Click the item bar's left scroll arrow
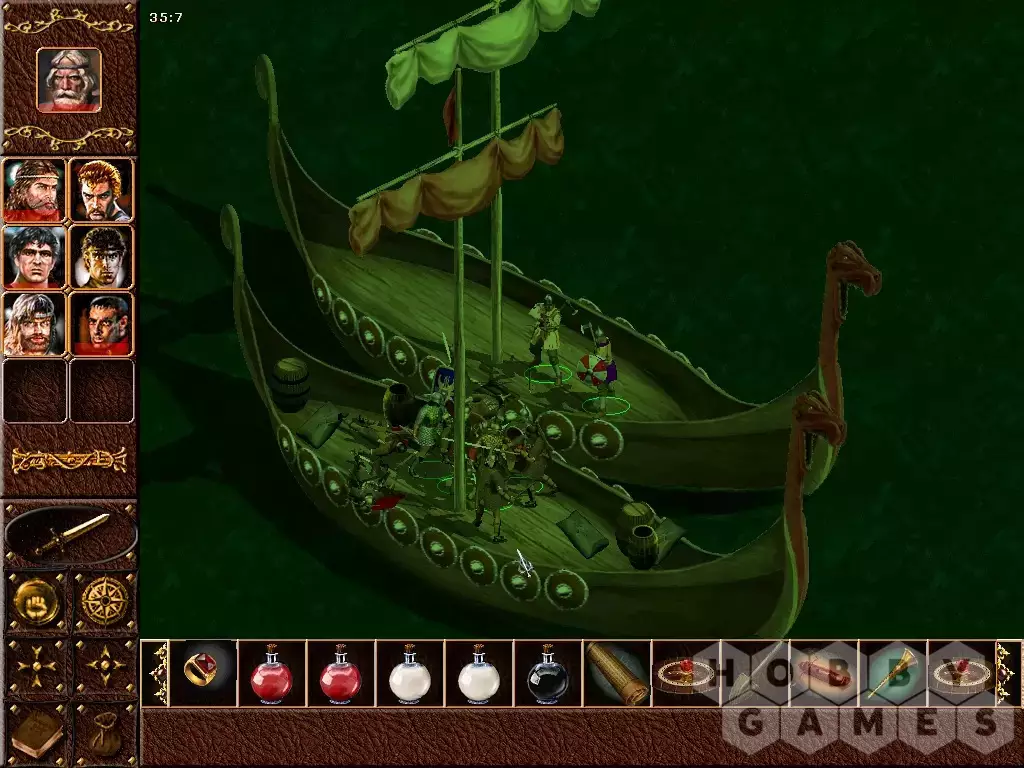 (x=156, y=673)
